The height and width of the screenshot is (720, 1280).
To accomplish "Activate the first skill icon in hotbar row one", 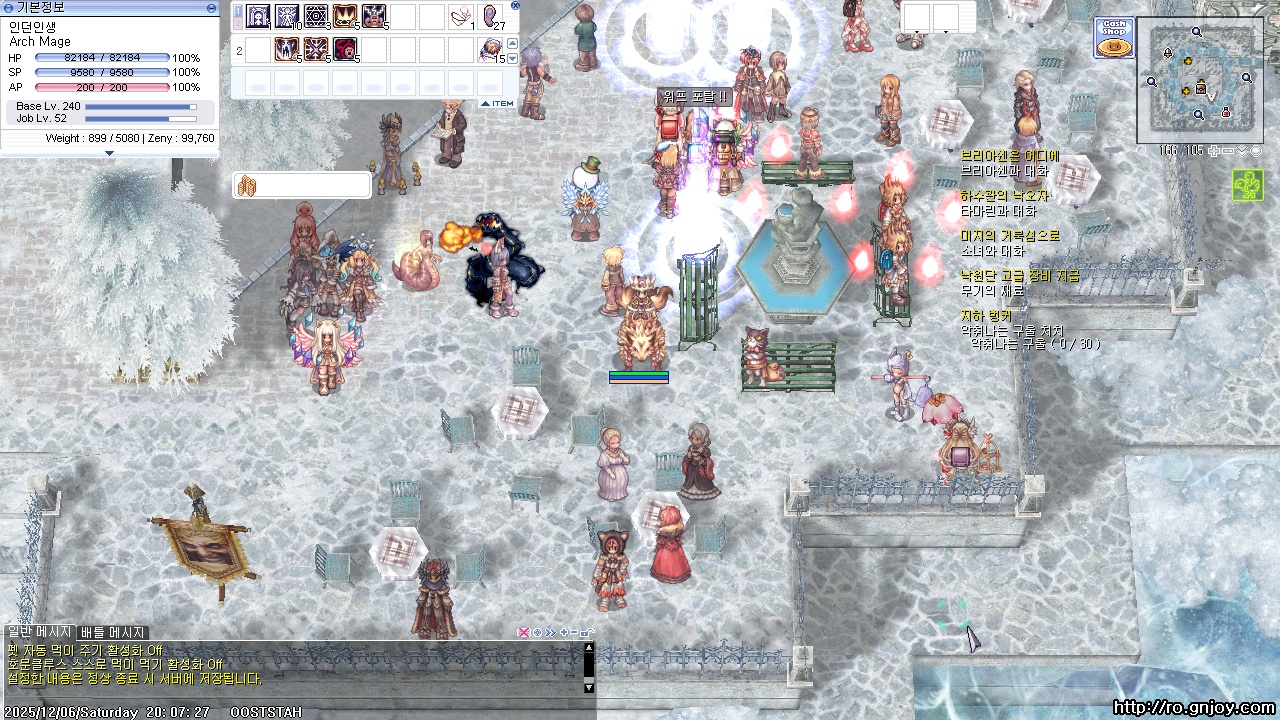I will (x=258, y=17).
